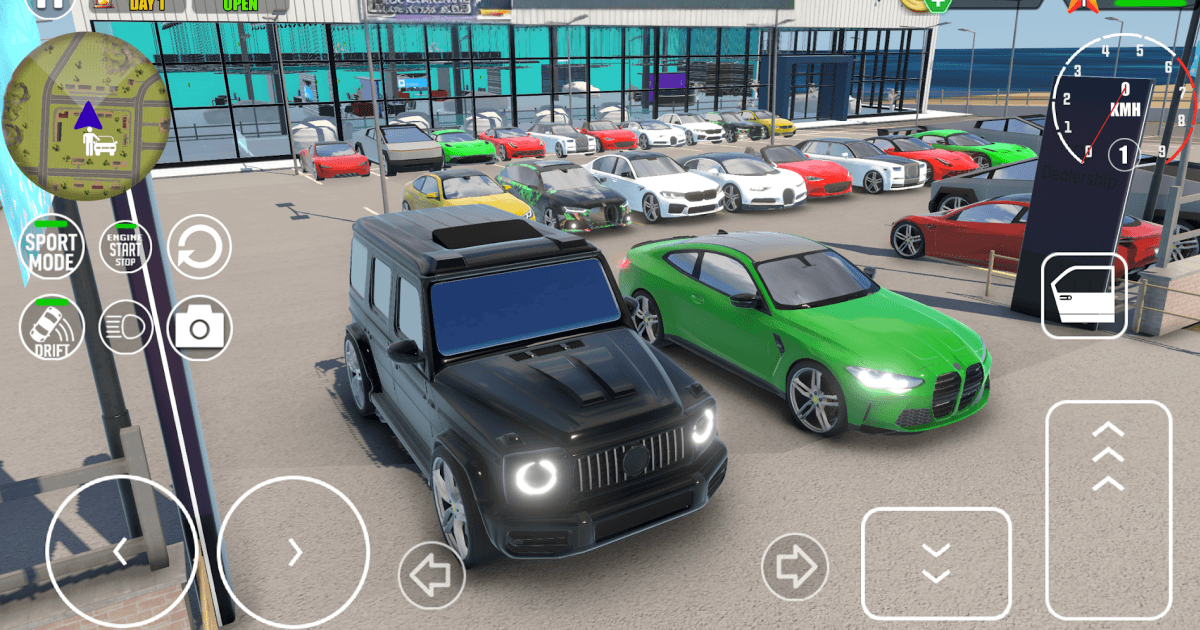Viewport: 1200px width, 630px height.
Task: Click the circular arrow reset button
Action: click(x=199, y=247)
